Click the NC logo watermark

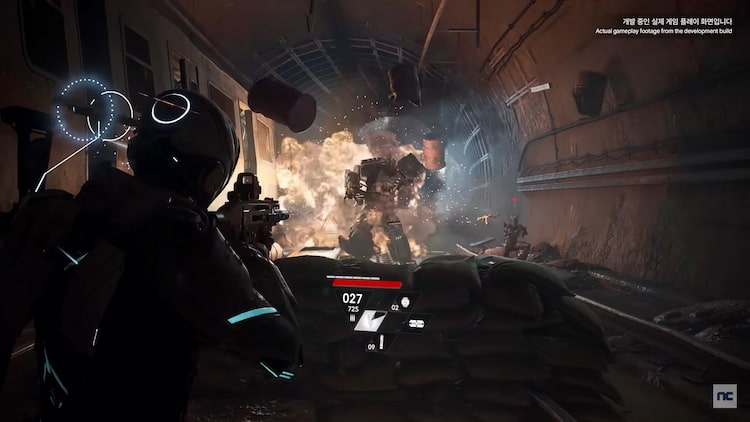tap(724, 396)
